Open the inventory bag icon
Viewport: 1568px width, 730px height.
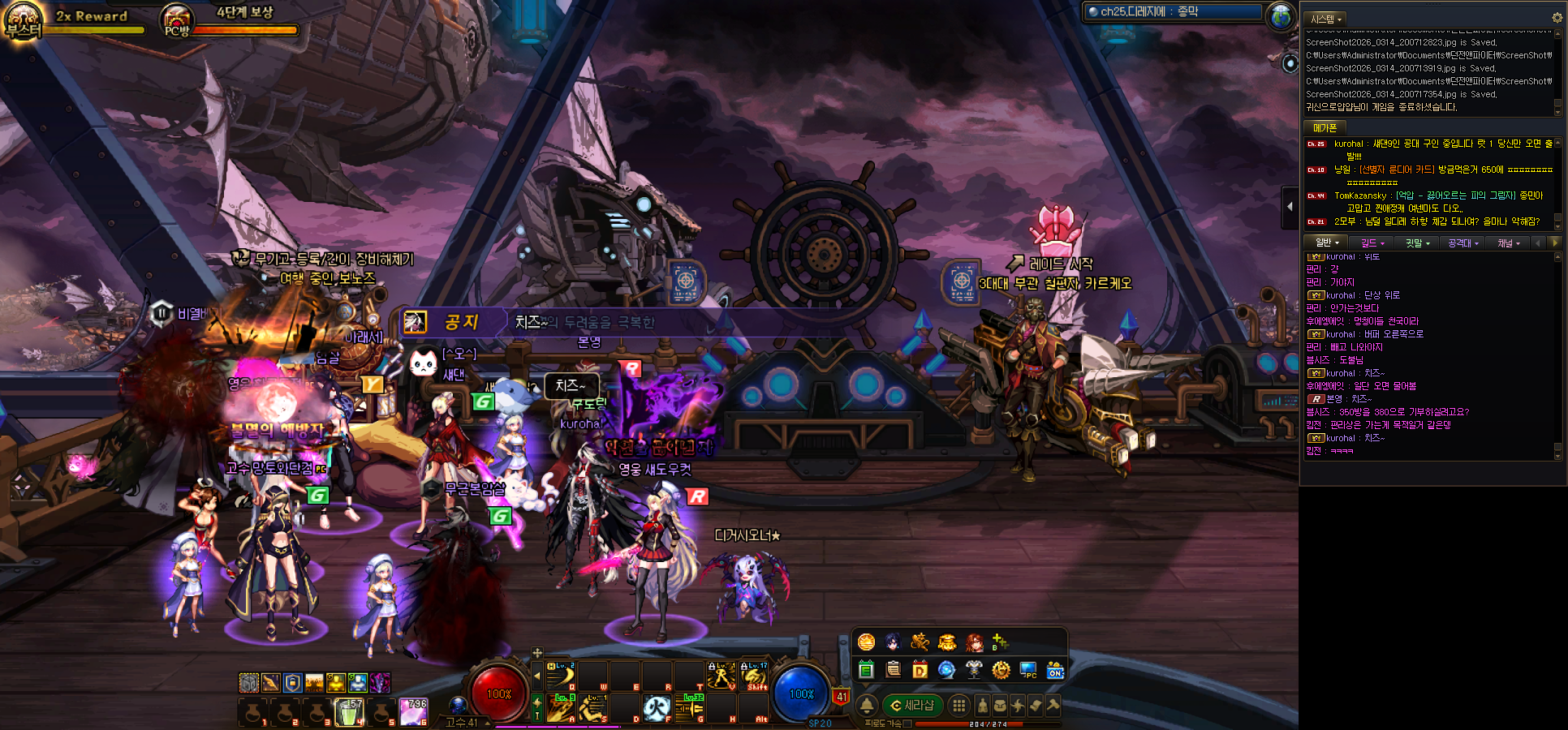(1000, 706)
